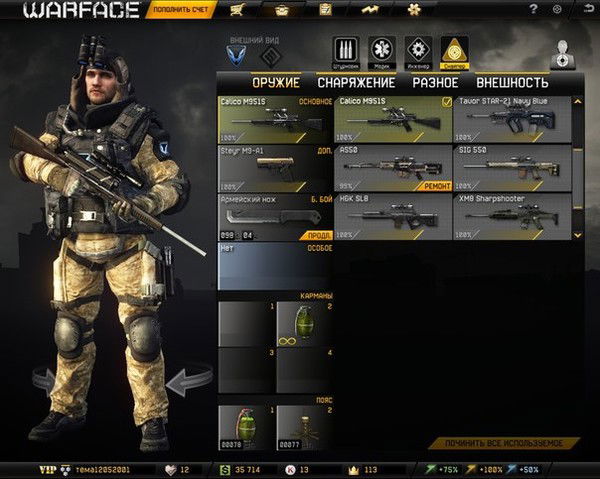This screenshot has width=600, height=479.
Task: Switch to the 'Оружие' tab
Action: click(x=275, y=83)
